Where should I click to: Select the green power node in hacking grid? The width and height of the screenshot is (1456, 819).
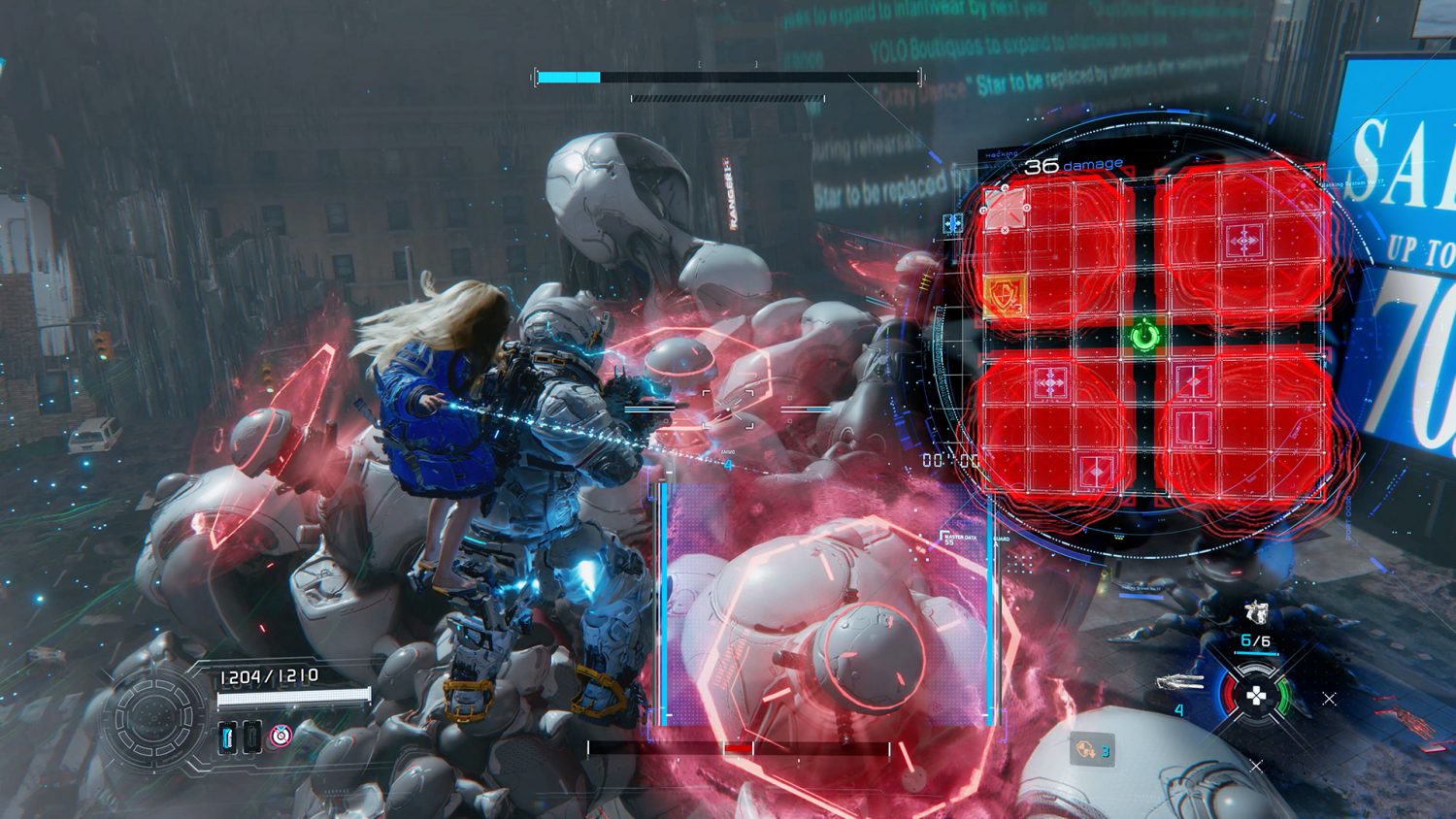pos(1145,337)
